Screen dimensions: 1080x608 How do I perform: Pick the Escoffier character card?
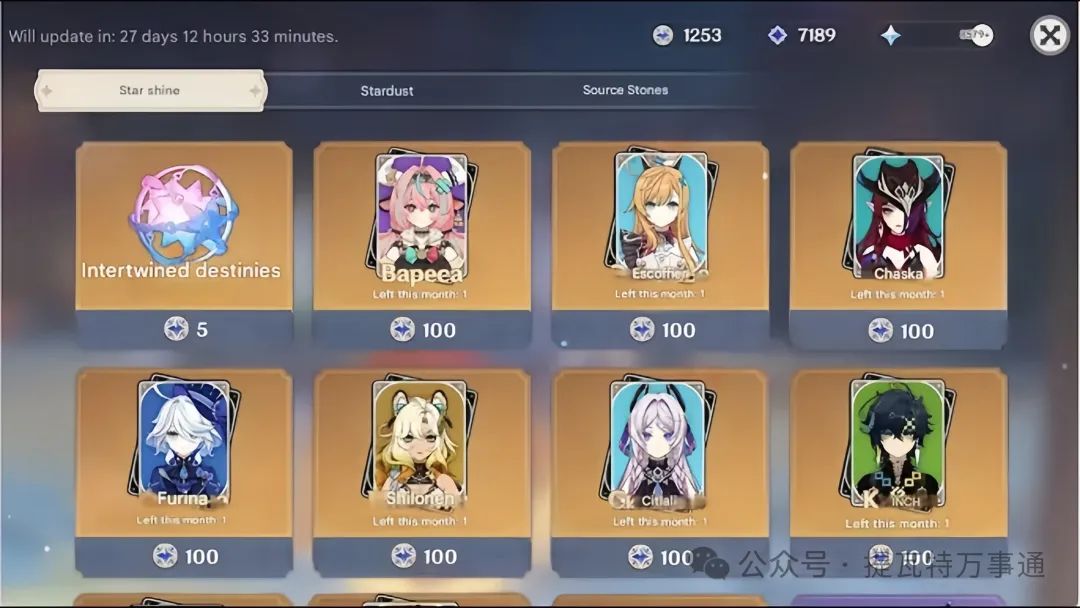(660, 226)
